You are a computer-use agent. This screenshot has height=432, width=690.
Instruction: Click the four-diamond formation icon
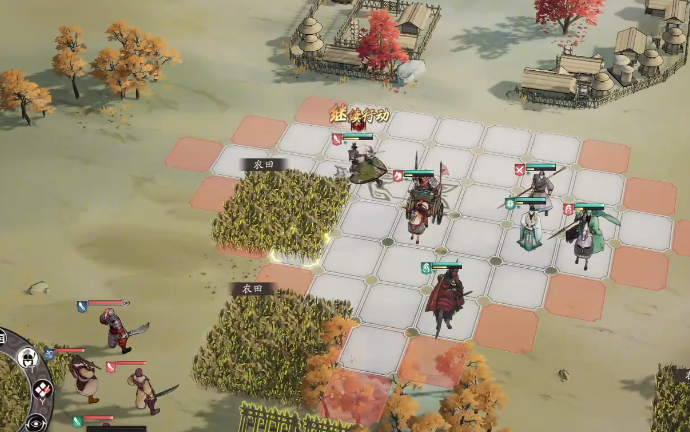(42, 389)
